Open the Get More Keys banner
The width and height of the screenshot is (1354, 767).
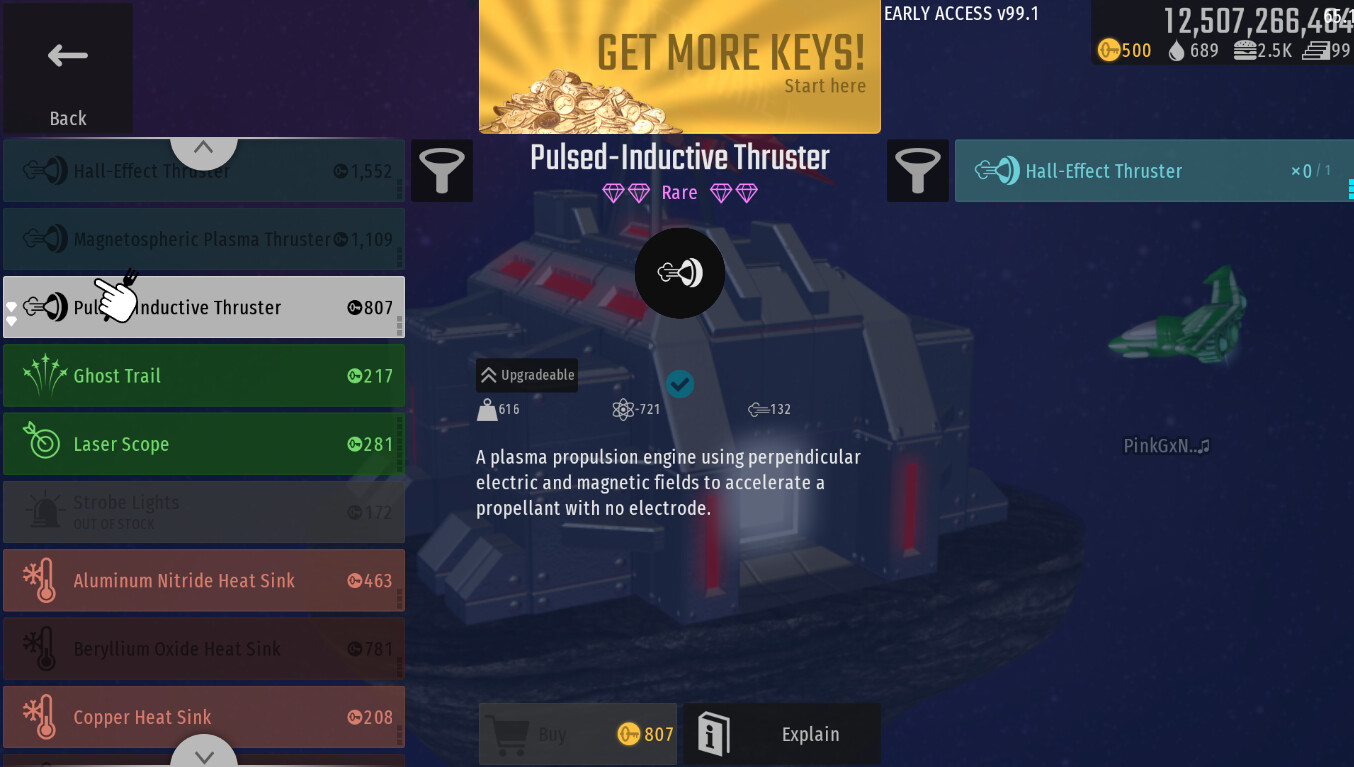pyautogui.click(x=680, y=67)
